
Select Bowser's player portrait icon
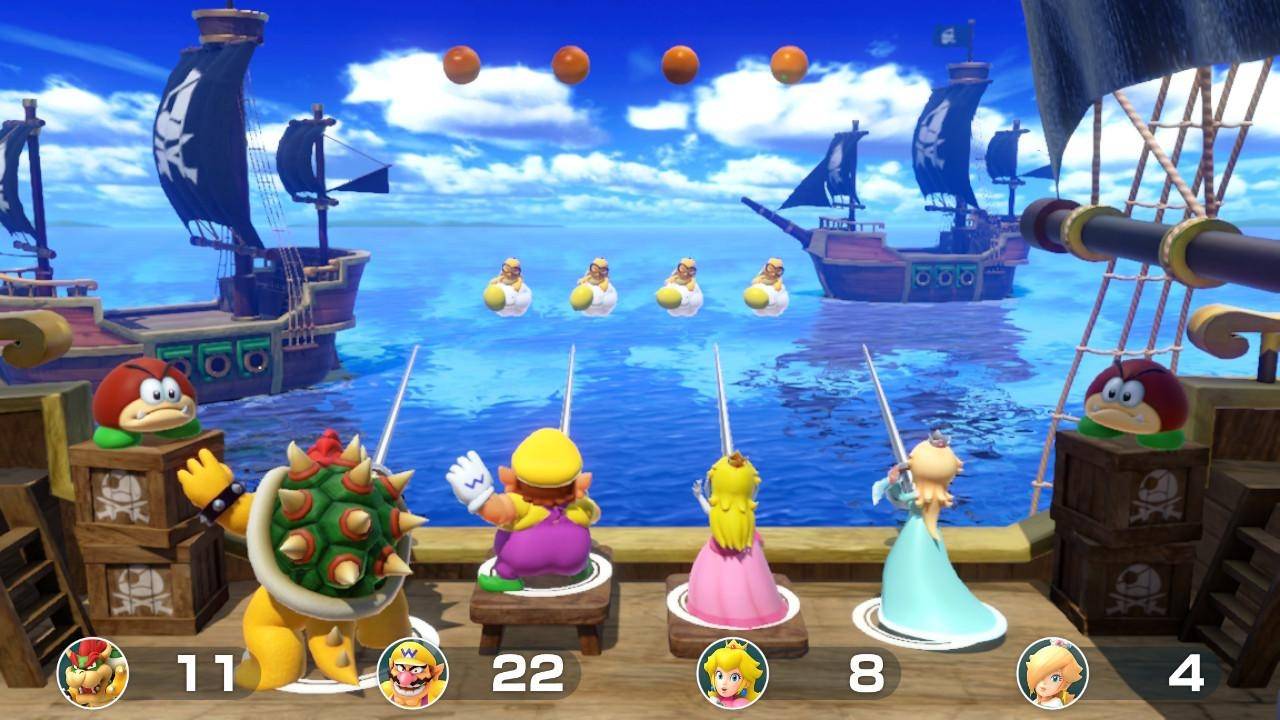click(93, 673)
